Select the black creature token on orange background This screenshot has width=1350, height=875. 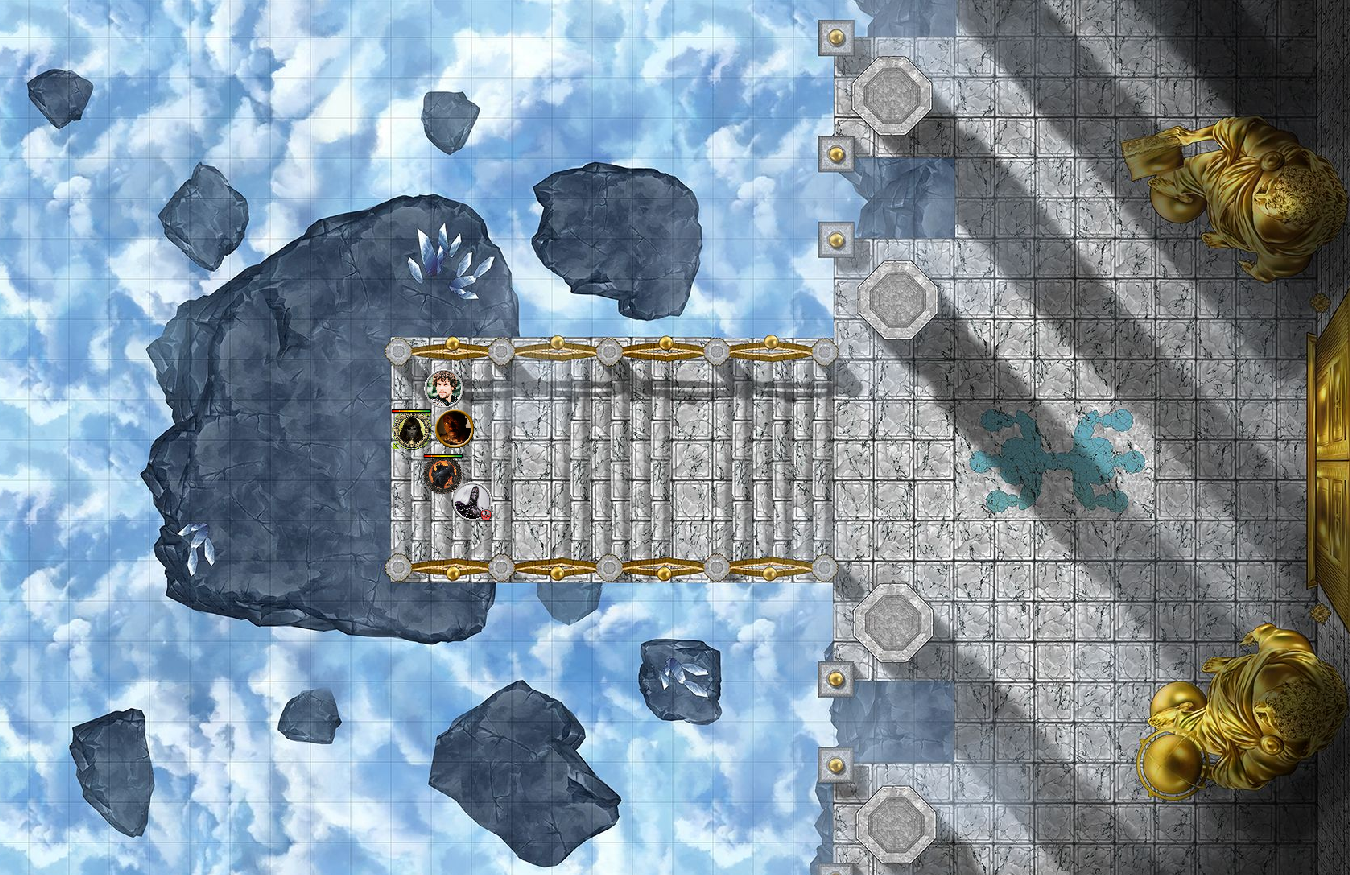440,473
